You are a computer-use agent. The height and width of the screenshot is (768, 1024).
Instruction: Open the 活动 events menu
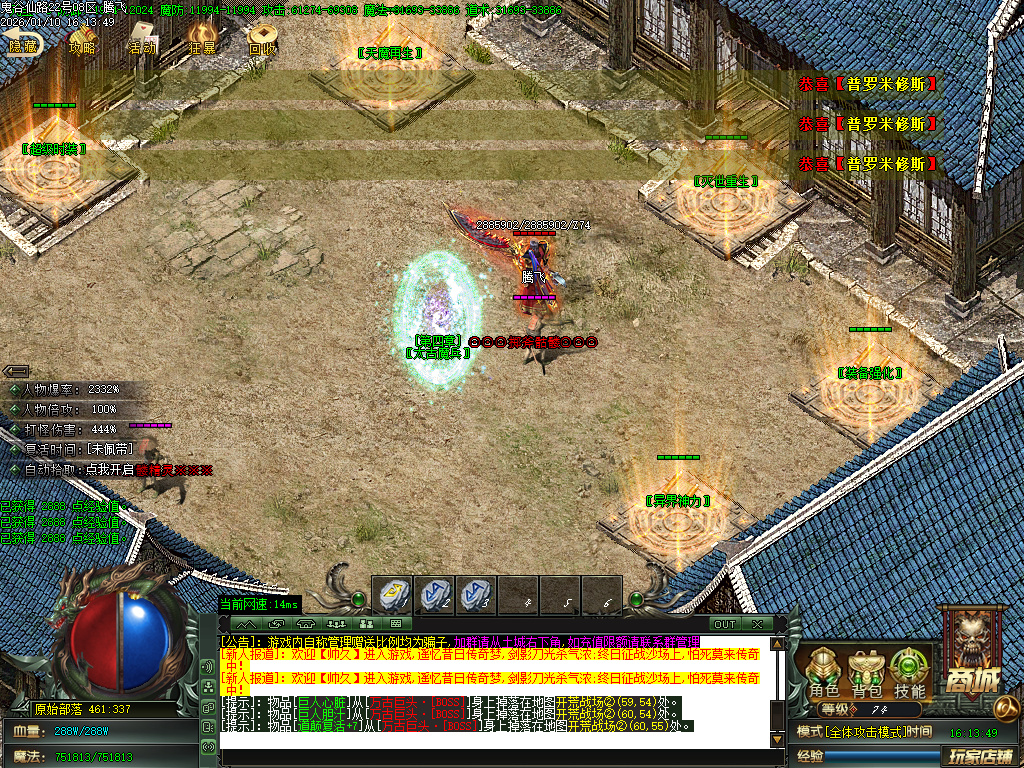point(142,40)
